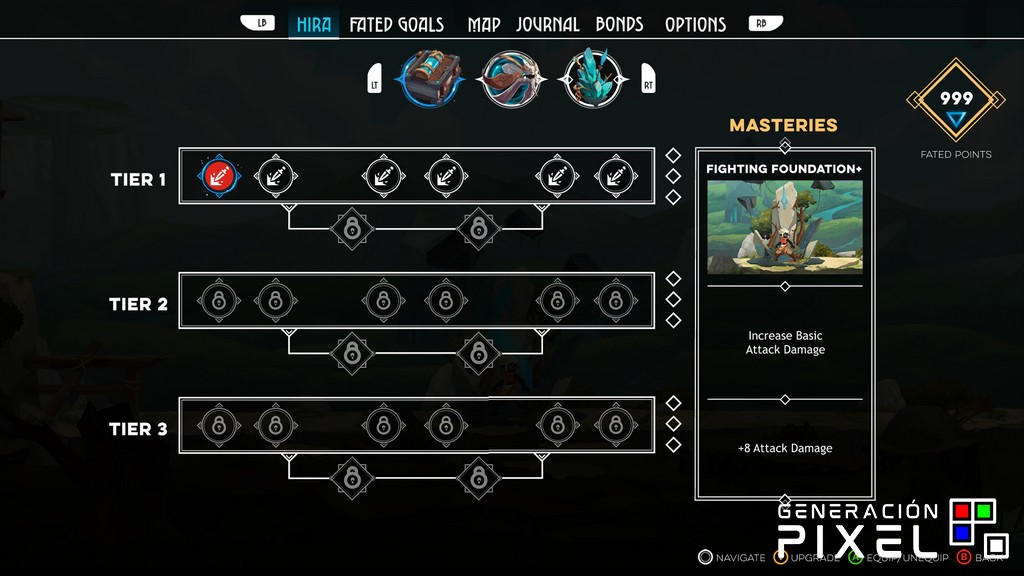
Task: Open the Bonds tab
Action: (x=619, y=24)
